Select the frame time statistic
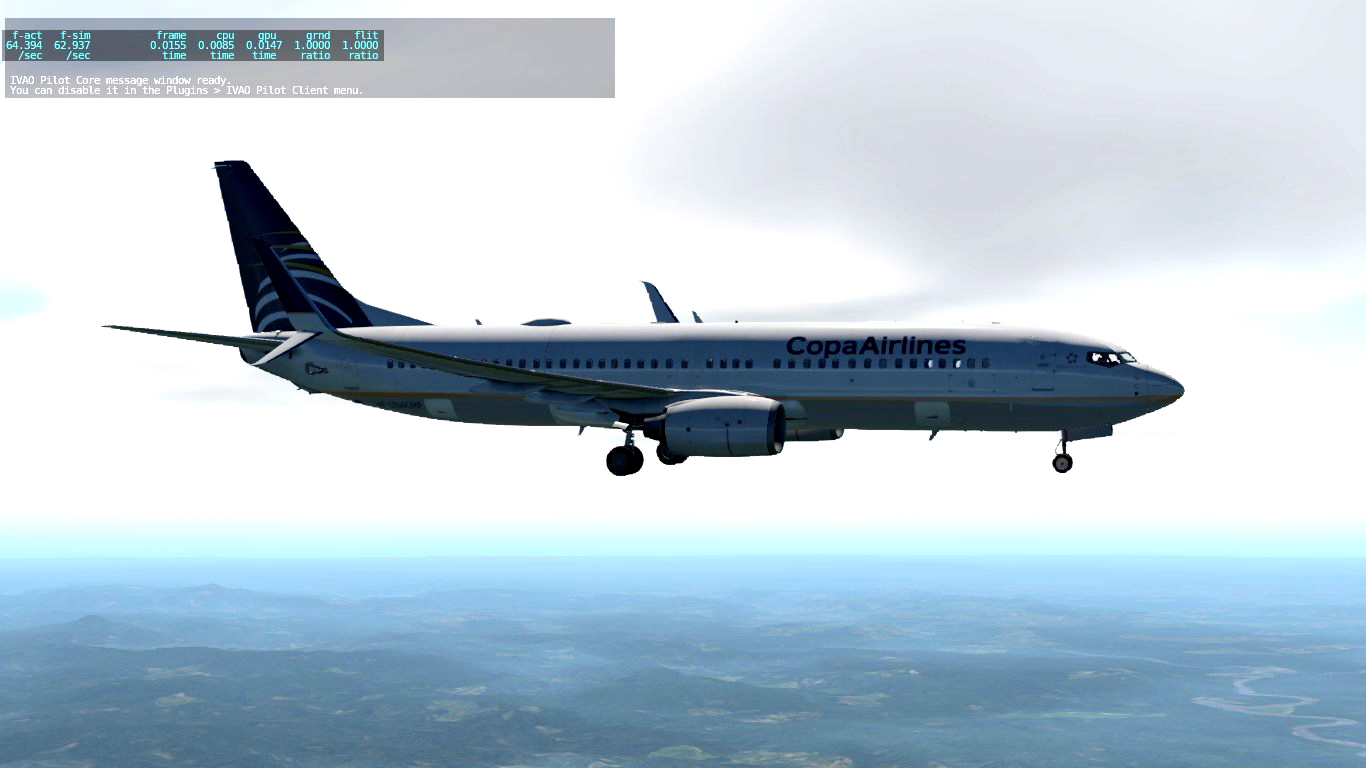1366x768 pixels. click(x=172, y=35)
